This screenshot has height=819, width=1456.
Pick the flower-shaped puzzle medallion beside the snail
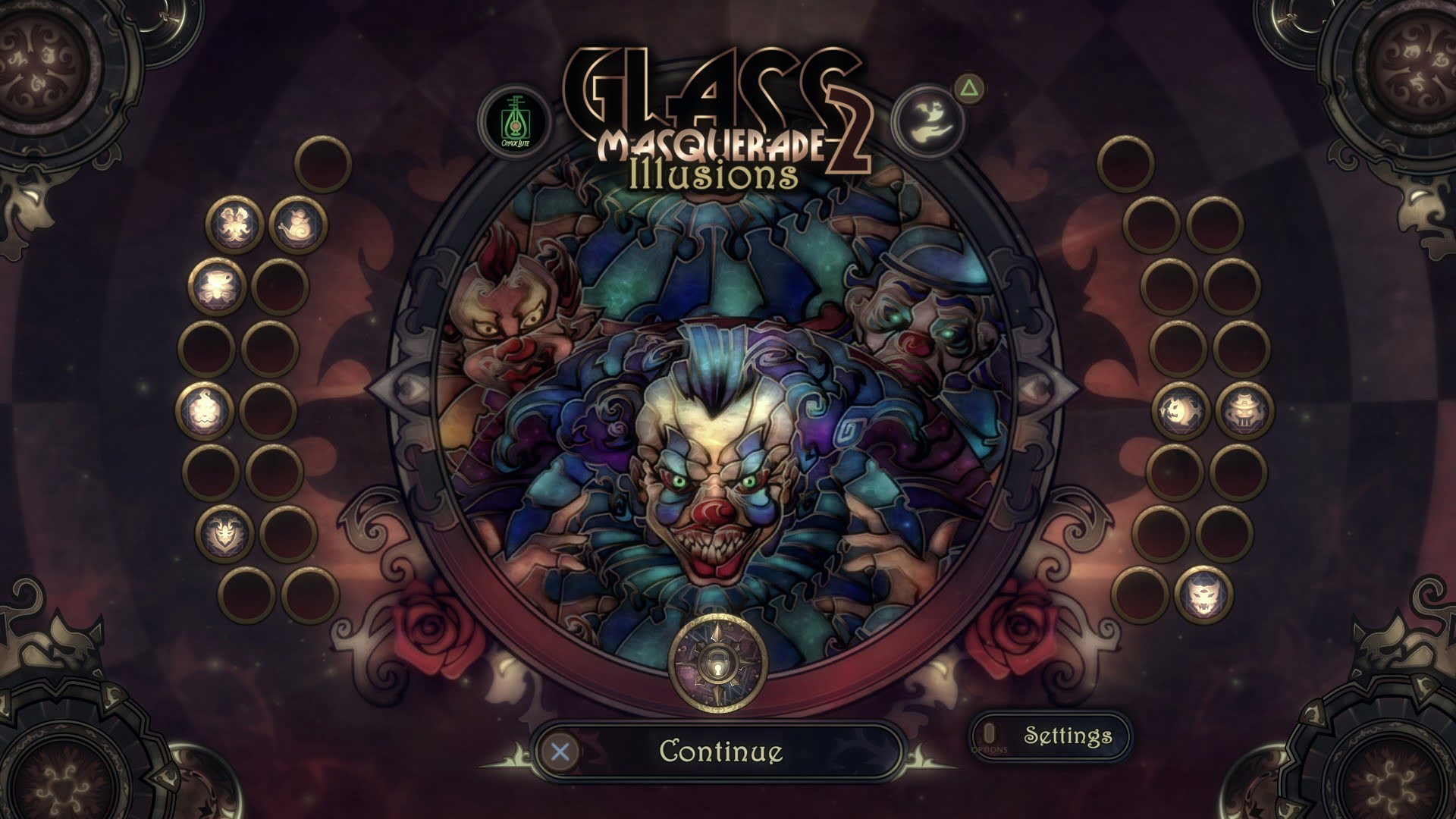(234, 225)
